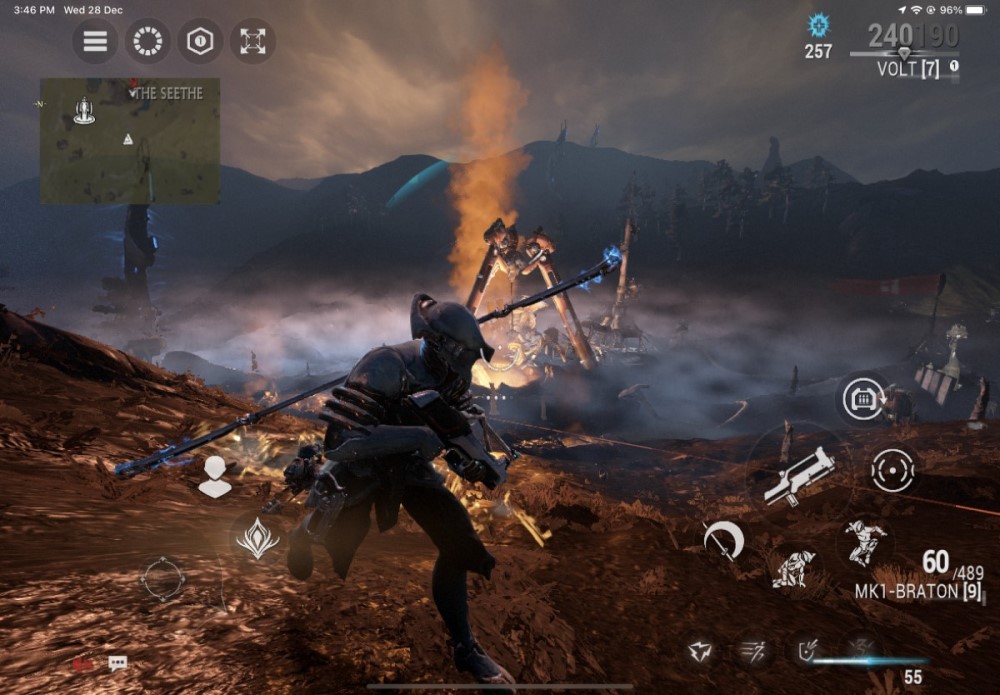Screen dimensions: 1000x695
Task: Swing the melee crescent blade button
Action: click(722, 541)
